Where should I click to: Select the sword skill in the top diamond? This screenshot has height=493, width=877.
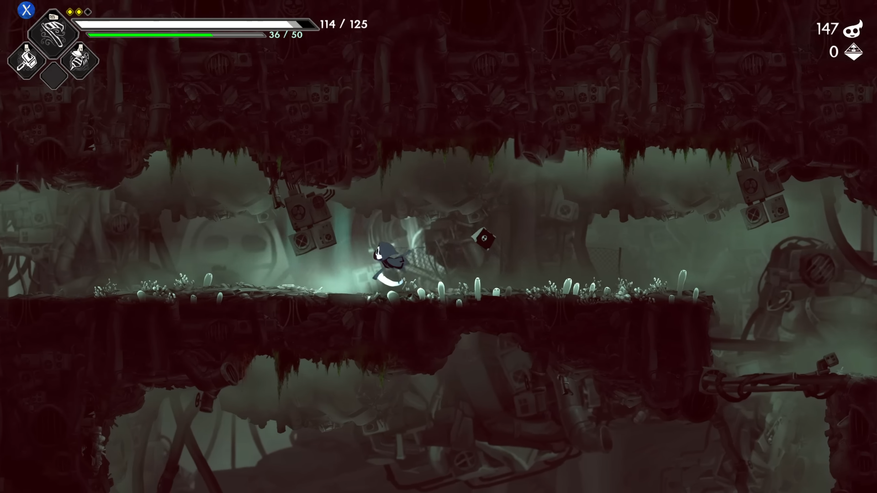coord(52,35)
